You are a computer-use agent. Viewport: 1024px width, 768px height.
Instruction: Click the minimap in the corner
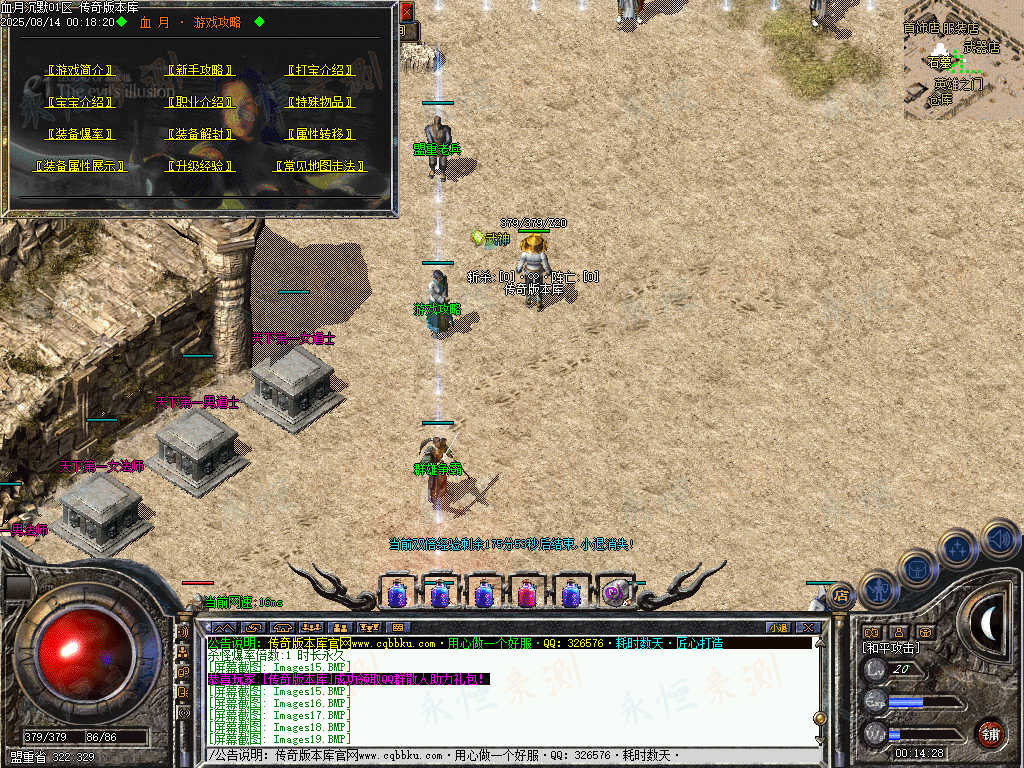point(962,60)
